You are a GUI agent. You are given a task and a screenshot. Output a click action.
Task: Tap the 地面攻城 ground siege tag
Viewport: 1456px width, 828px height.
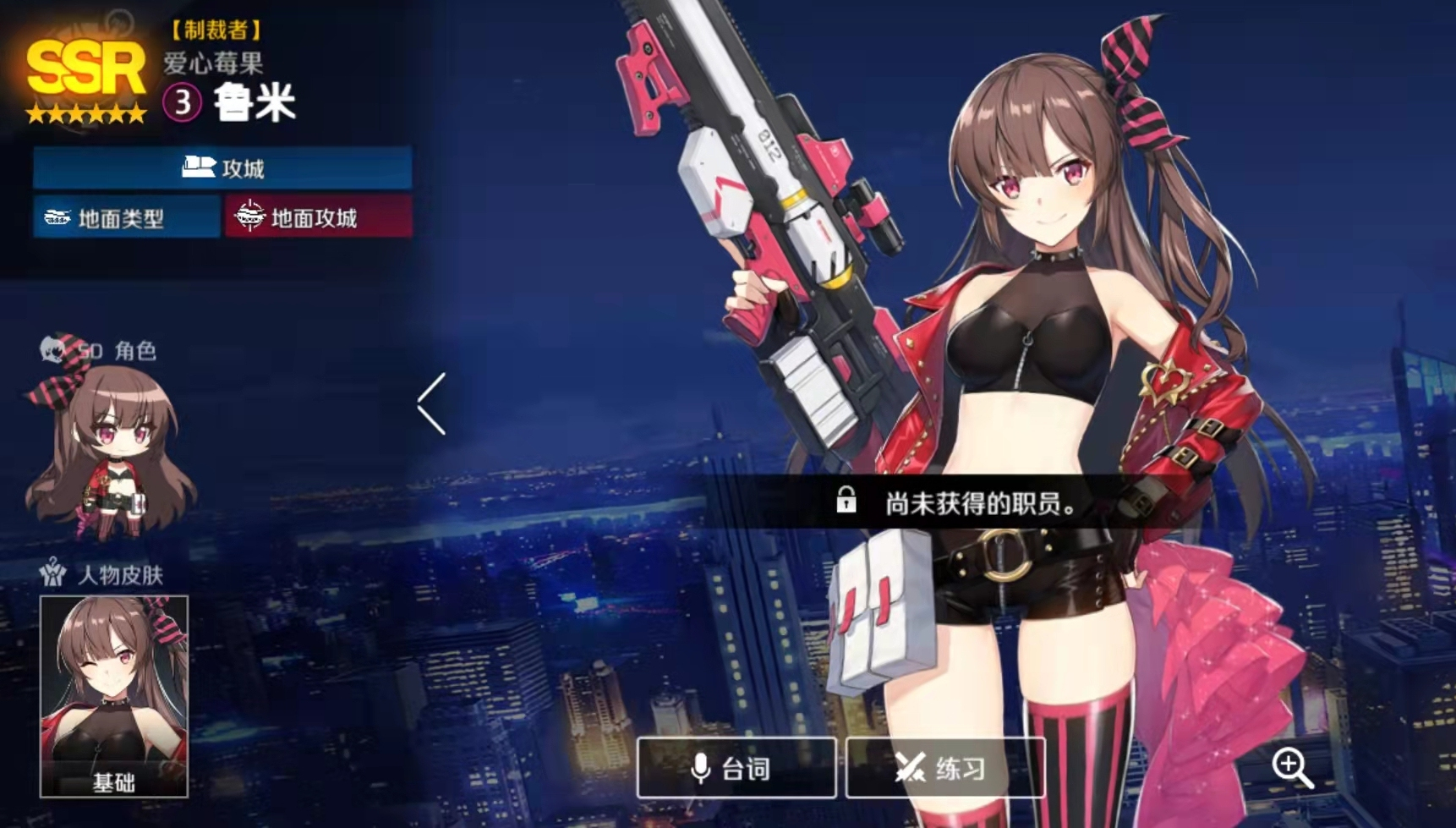click(319, 217)
